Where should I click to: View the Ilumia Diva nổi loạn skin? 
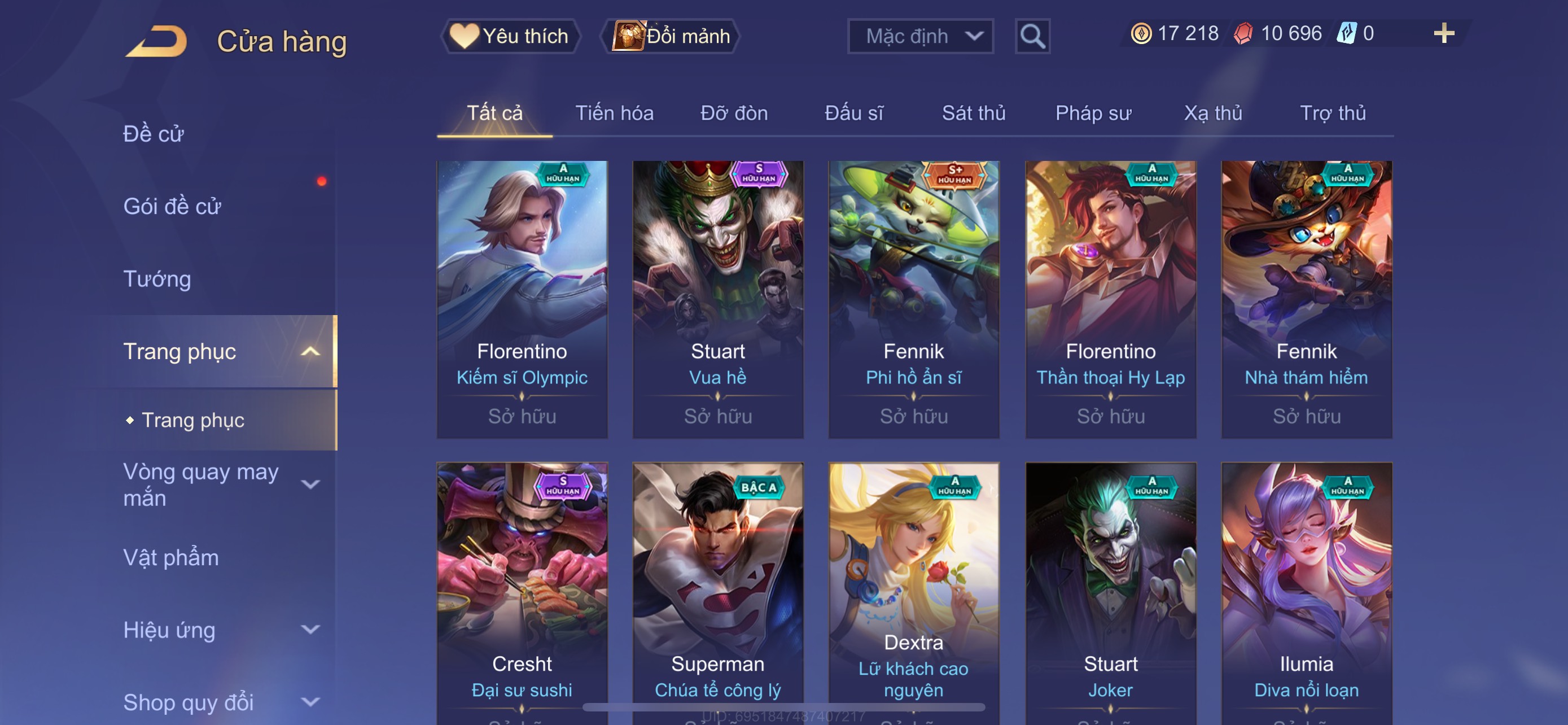click(x=1306, y=591)
